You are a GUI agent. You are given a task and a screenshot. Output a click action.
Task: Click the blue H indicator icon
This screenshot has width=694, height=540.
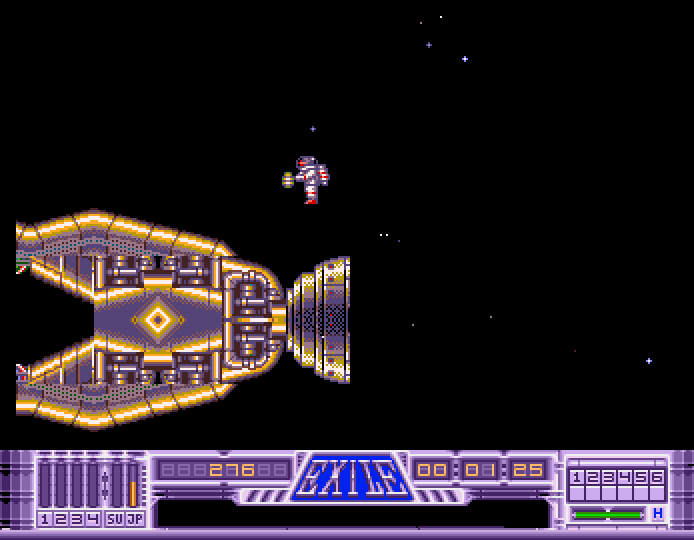[657, 514]
